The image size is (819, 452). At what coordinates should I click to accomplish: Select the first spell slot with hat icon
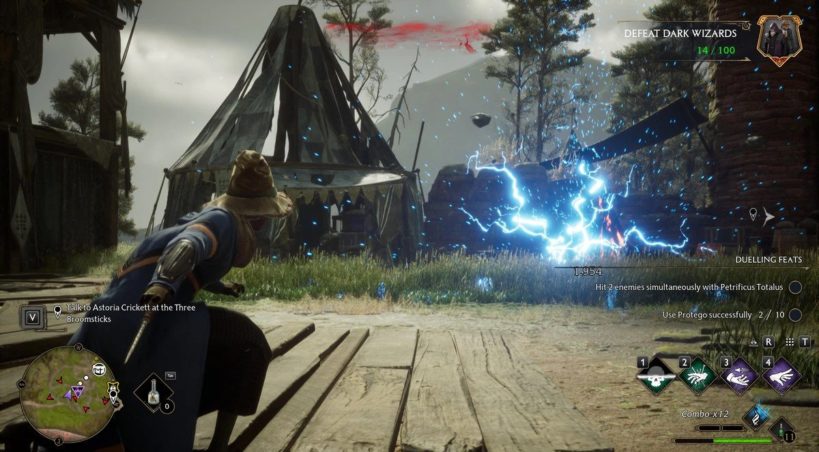pyautogui.click(x=656, y=374)
